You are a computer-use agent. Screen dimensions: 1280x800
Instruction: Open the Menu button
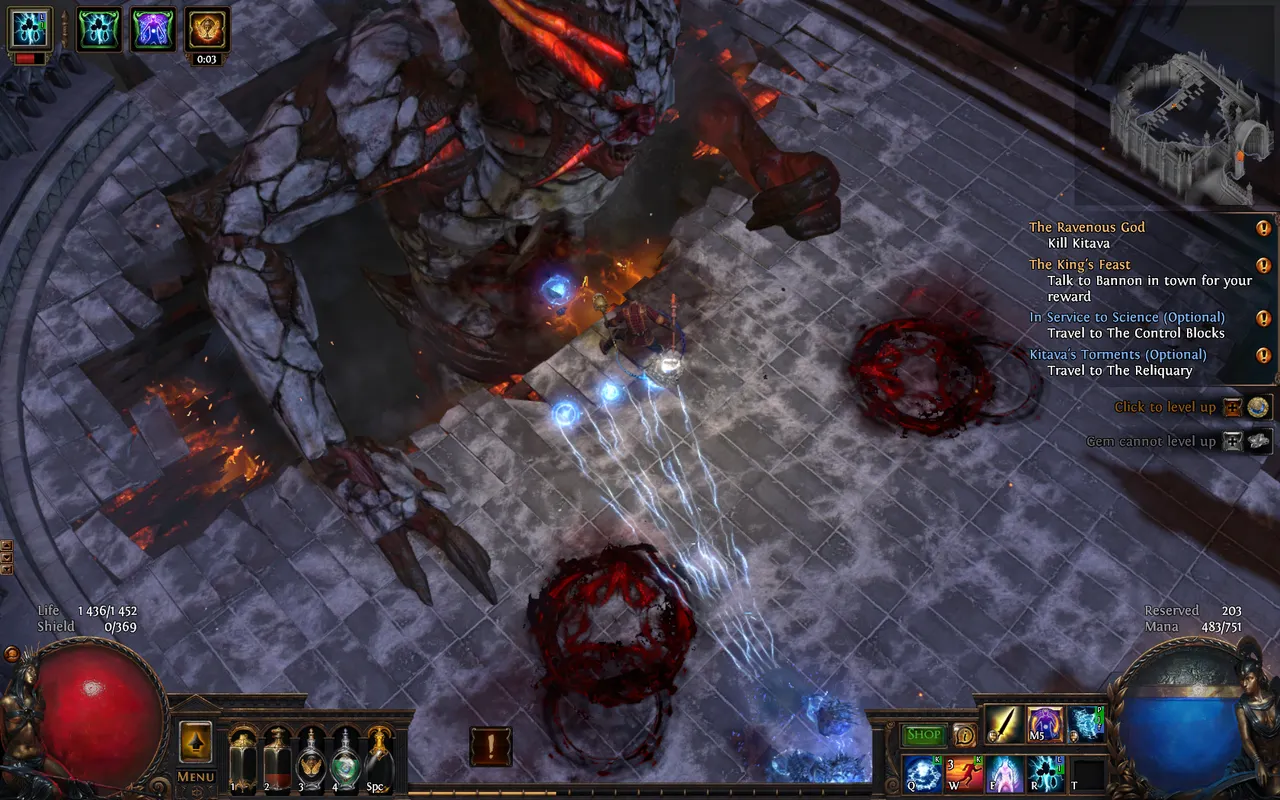(x=196, y=776)
